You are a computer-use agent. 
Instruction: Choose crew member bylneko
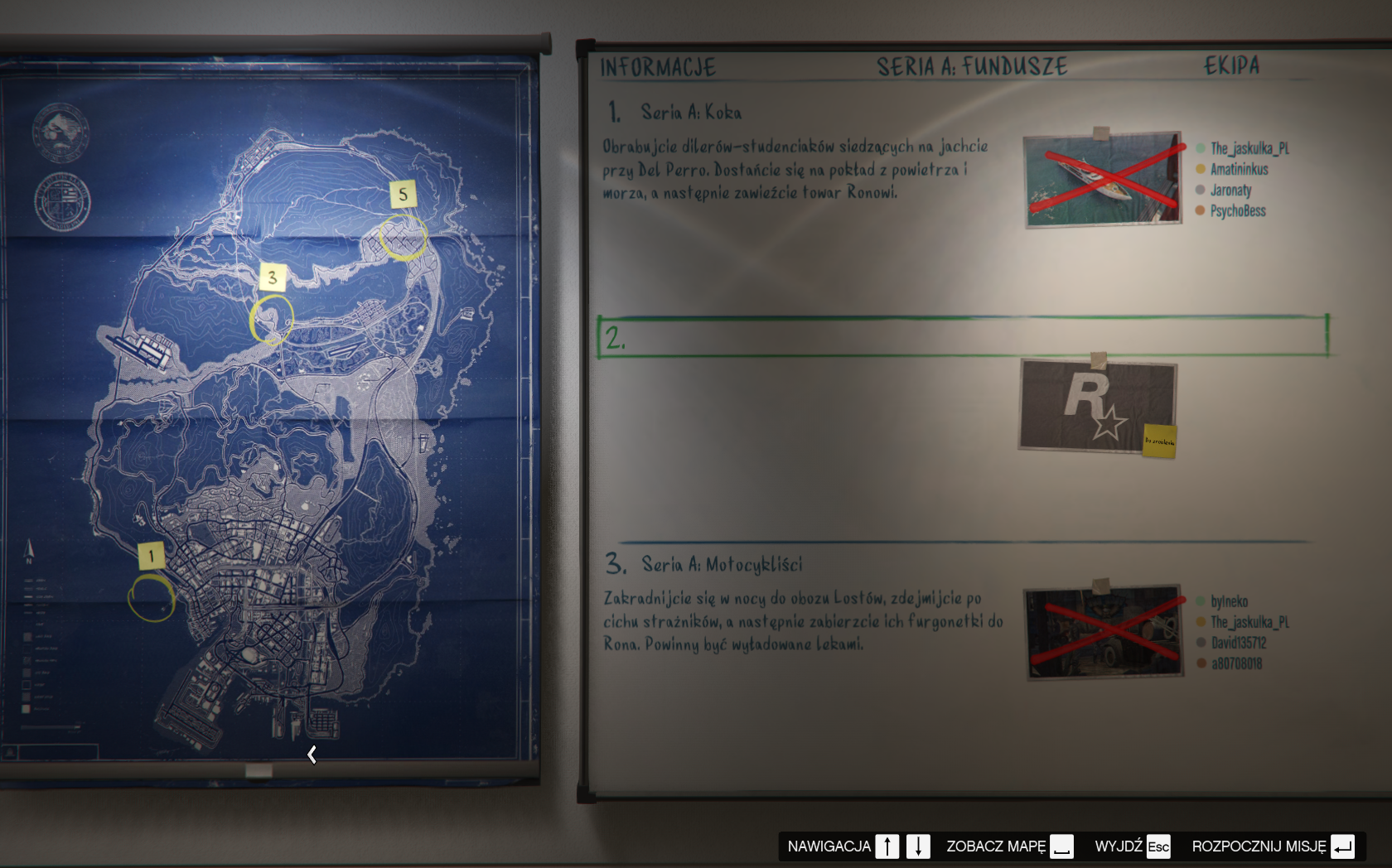1229,601
